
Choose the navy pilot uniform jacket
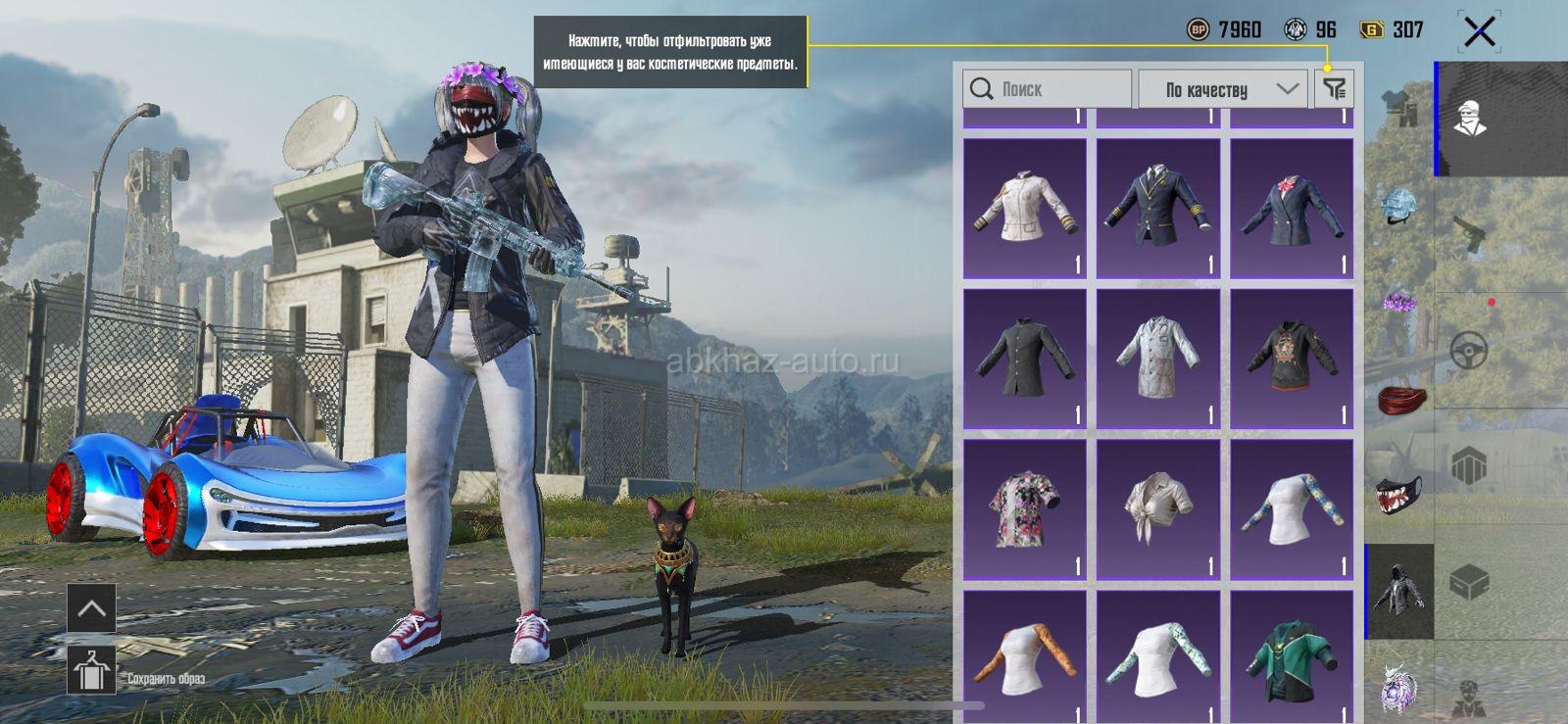1157,208
